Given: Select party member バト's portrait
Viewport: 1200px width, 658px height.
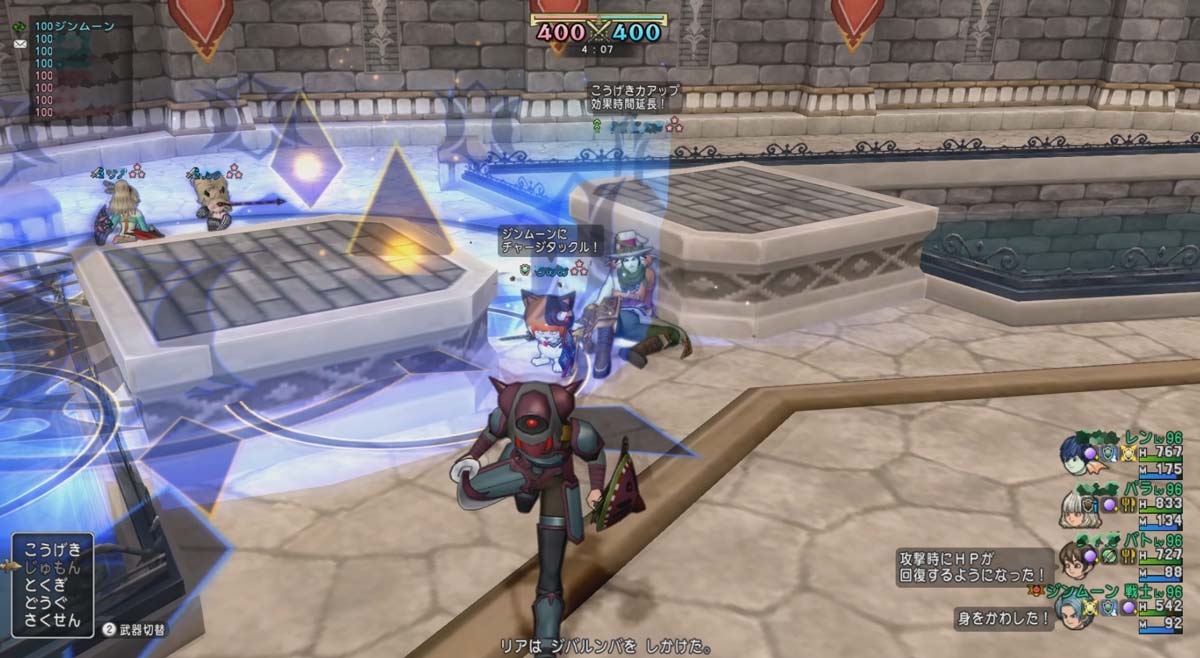Looking at the screenshot, I should click(x=1074, y=560).
